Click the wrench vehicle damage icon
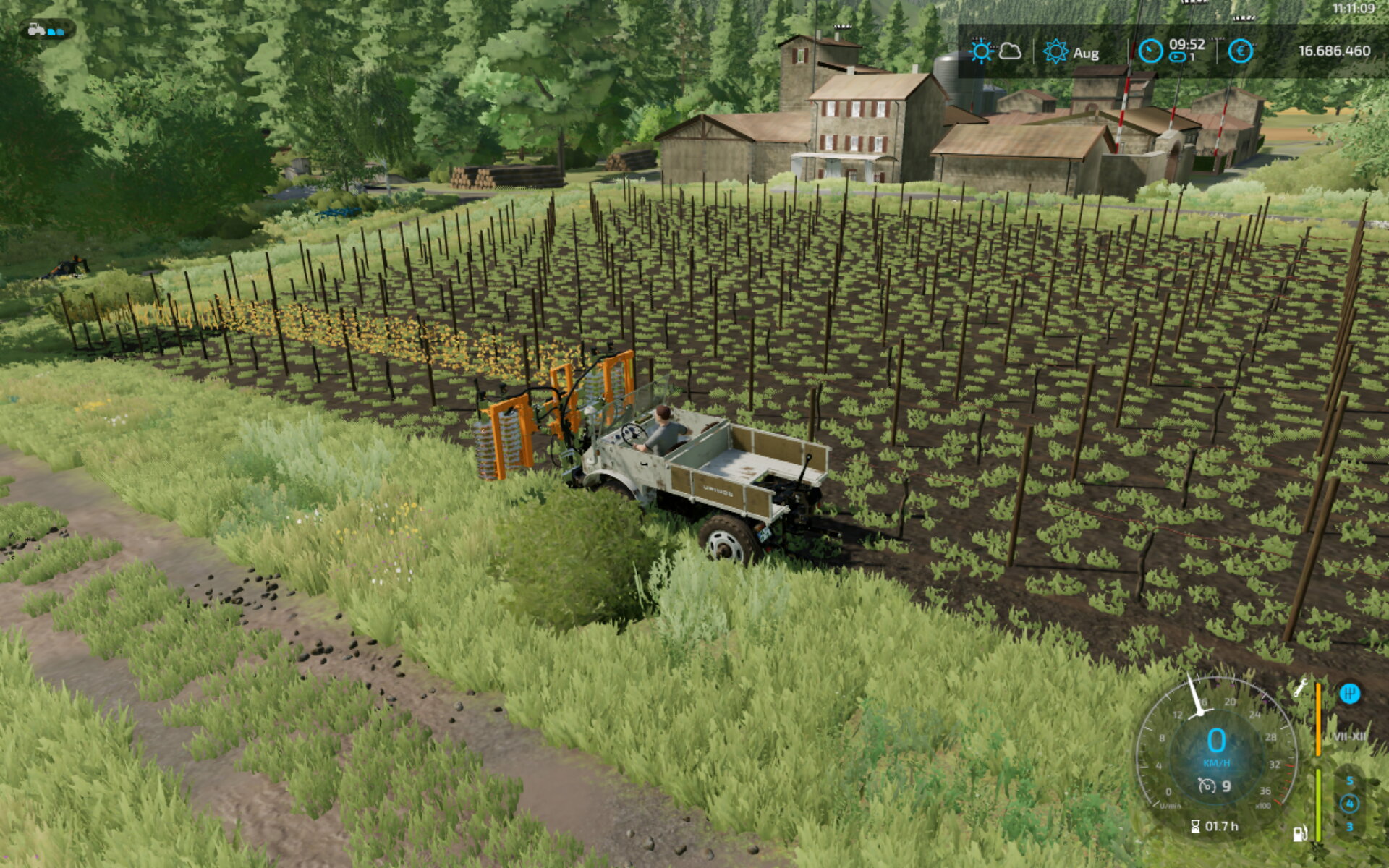The image size is (1389, 868). coord(1300,688)
